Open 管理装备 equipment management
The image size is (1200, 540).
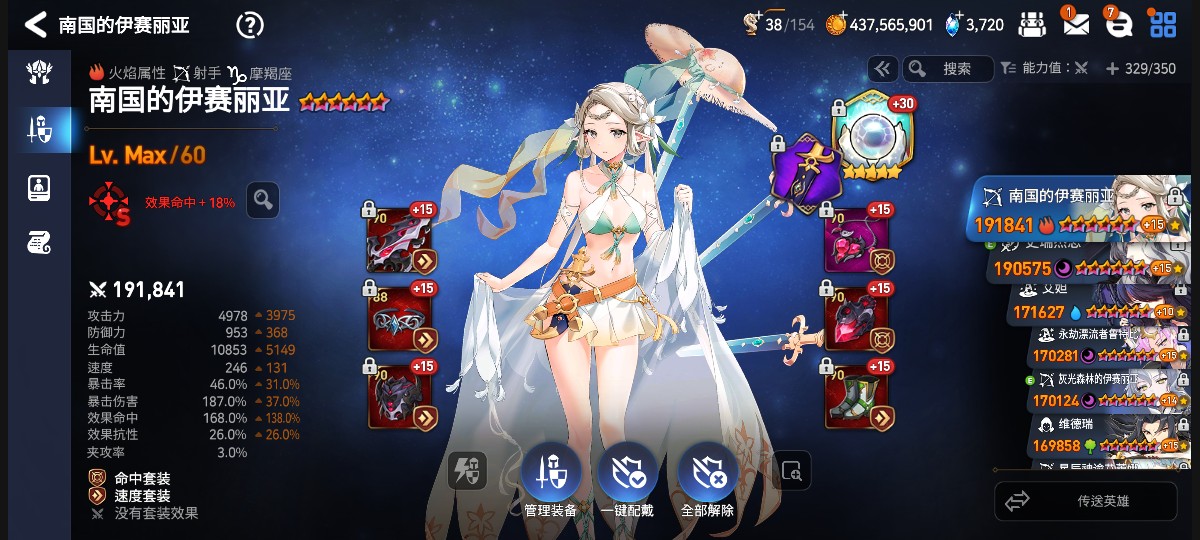point(550,474)
